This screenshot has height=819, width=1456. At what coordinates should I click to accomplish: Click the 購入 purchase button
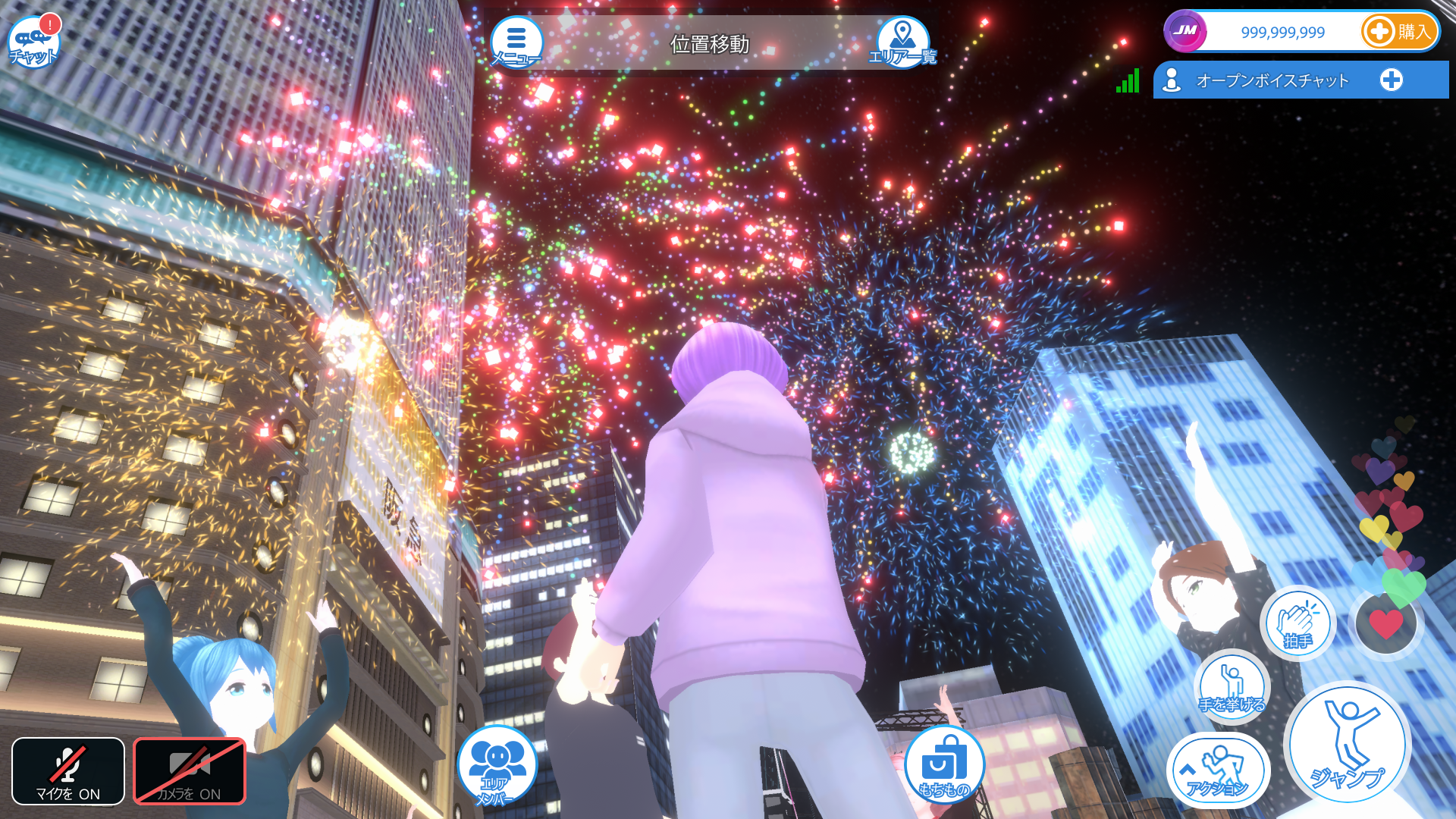click(1399, 32)
